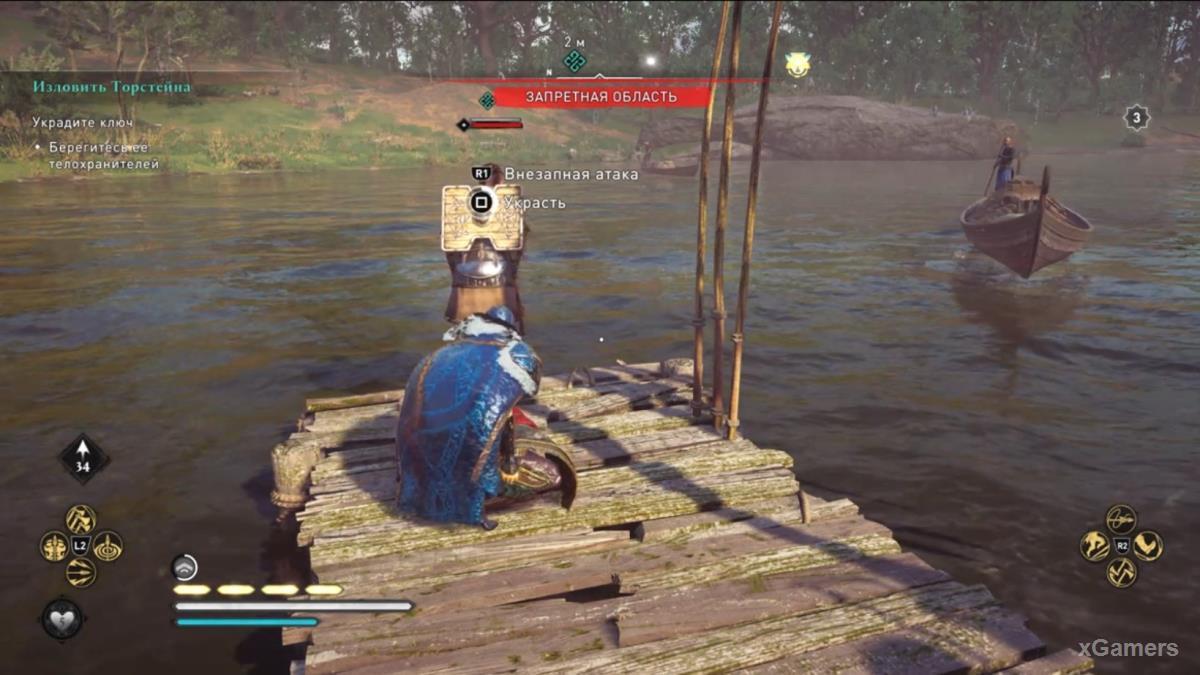Image resolution: width=1200 pixels, height=675 pixels.
Task: Select the golden wolf head compass marker
Action: click(797, 65)
